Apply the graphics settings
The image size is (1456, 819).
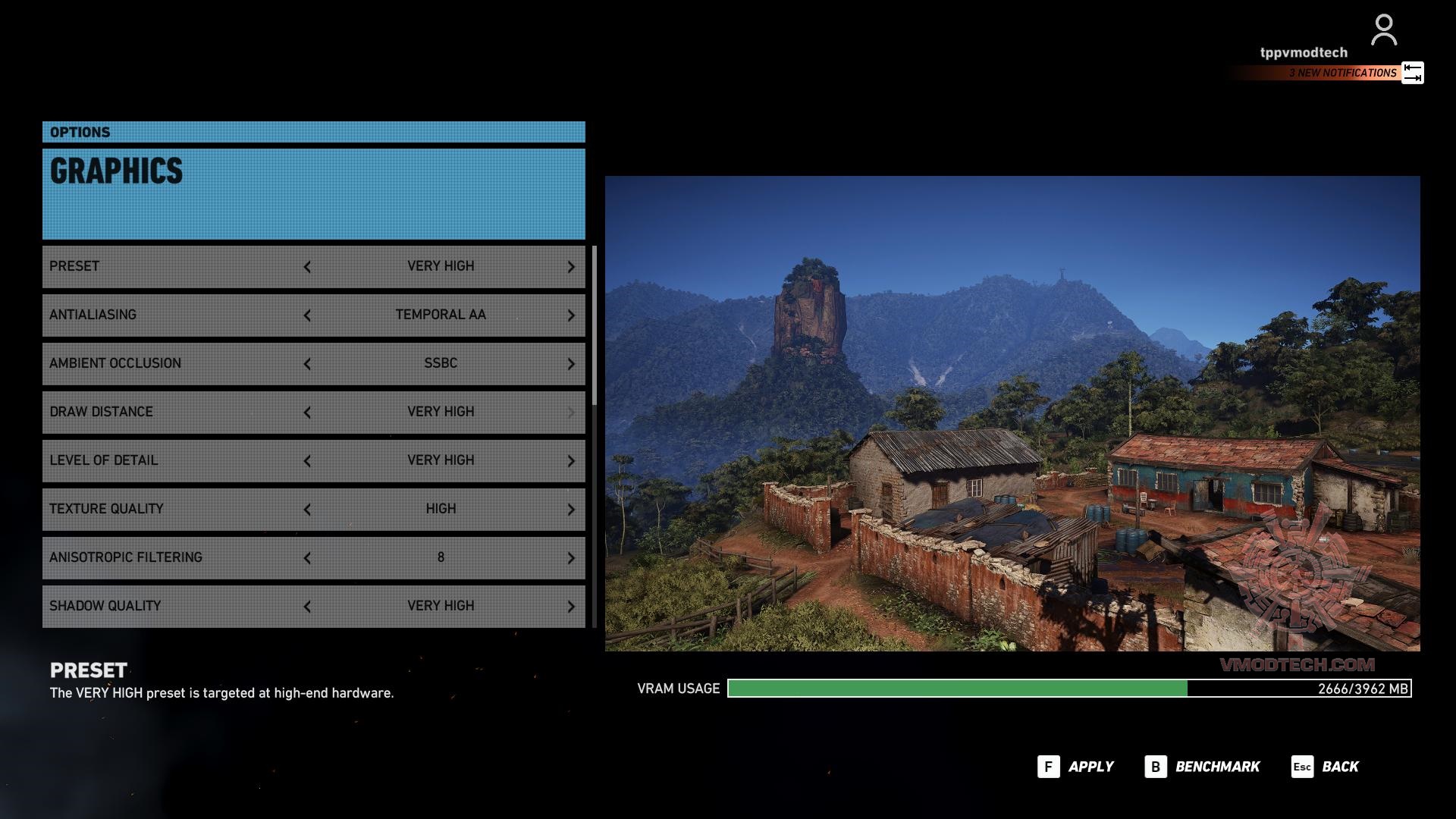1076,767
